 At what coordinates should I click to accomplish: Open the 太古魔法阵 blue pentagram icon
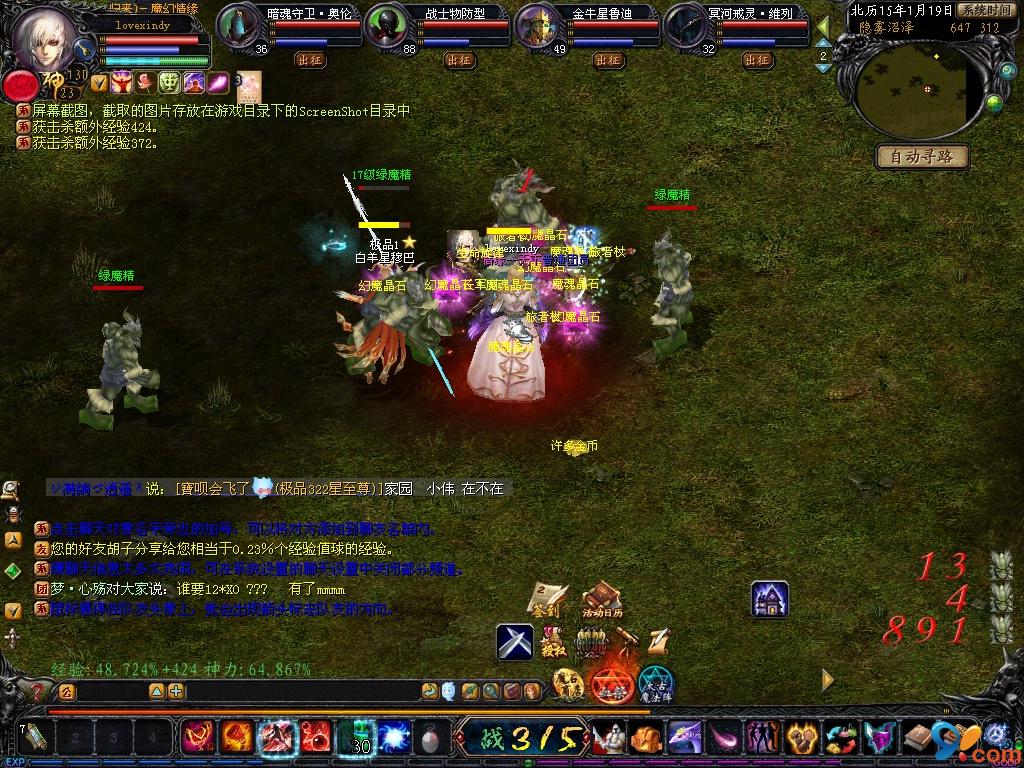[x=657, y=685]
